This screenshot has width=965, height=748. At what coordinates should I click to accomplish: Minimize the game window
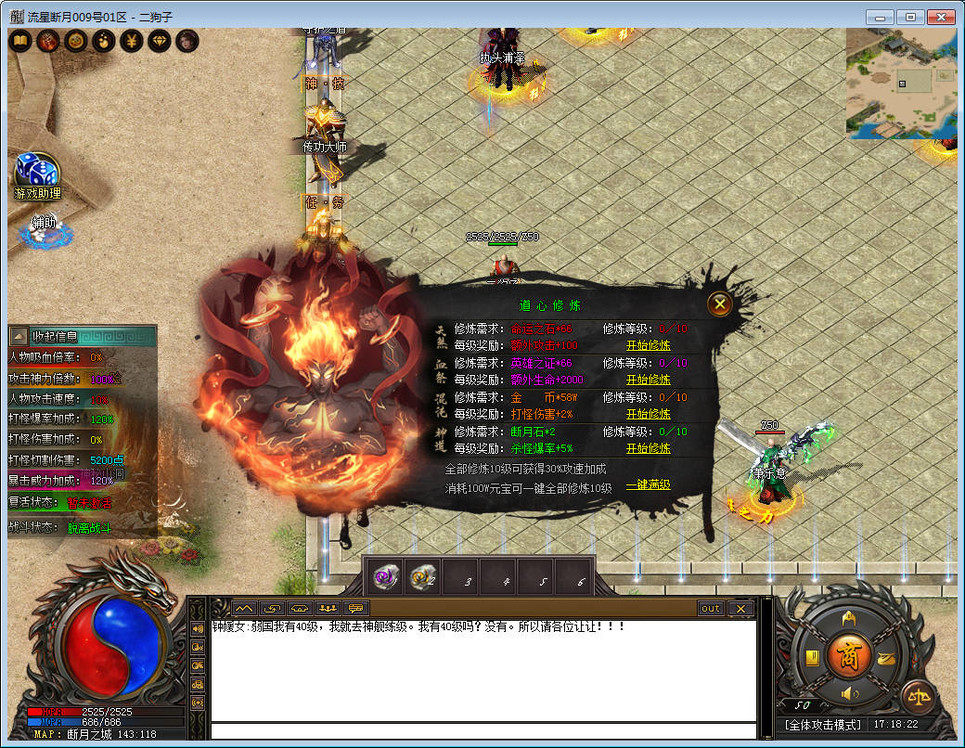(x=880, y=16)
